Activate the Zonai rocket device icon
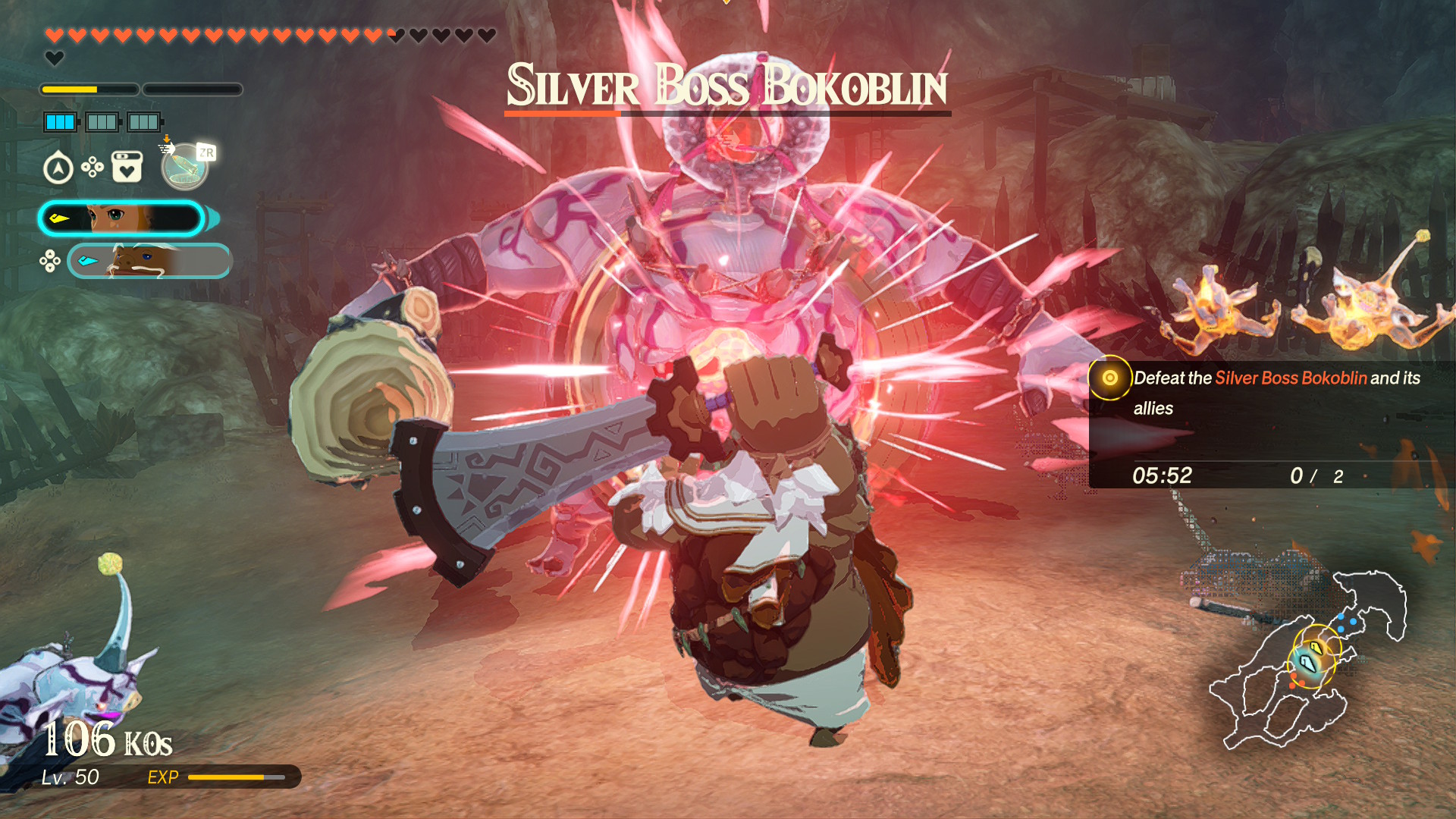 [184, 168]
